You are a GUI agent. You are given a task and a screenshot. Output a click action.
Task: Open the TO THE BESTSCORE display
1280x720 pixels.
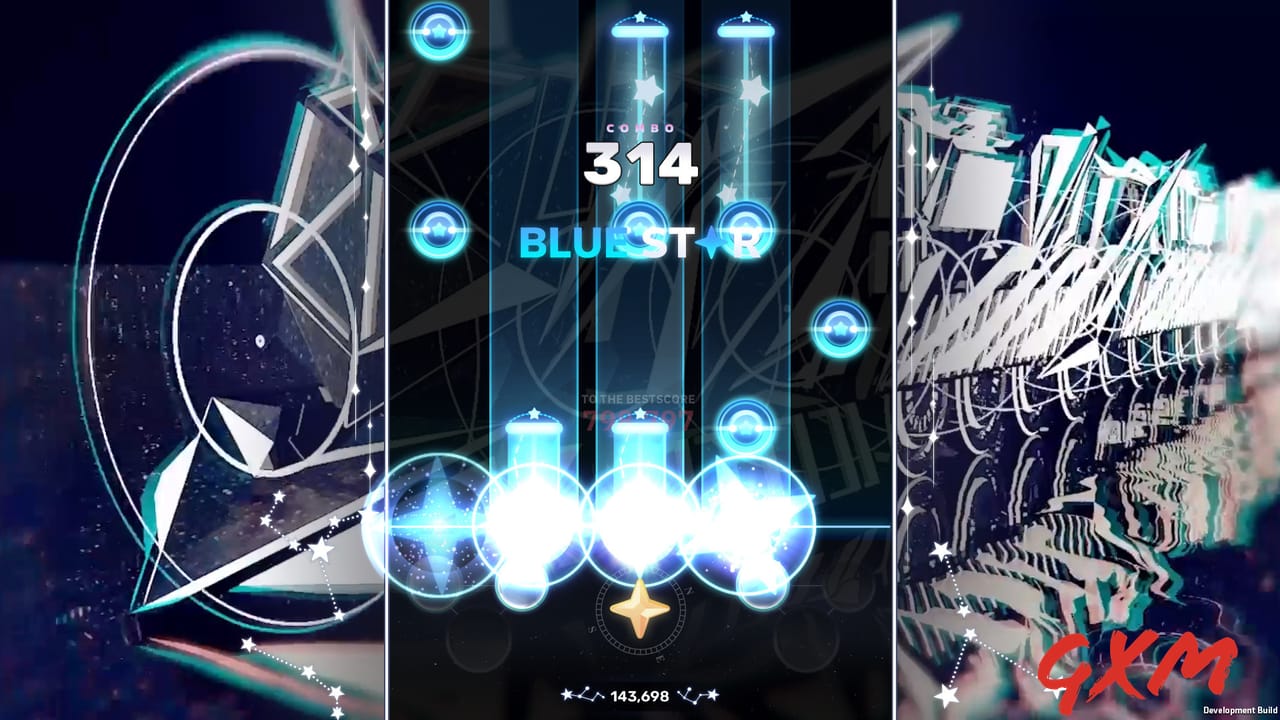(x=640, y=397)
